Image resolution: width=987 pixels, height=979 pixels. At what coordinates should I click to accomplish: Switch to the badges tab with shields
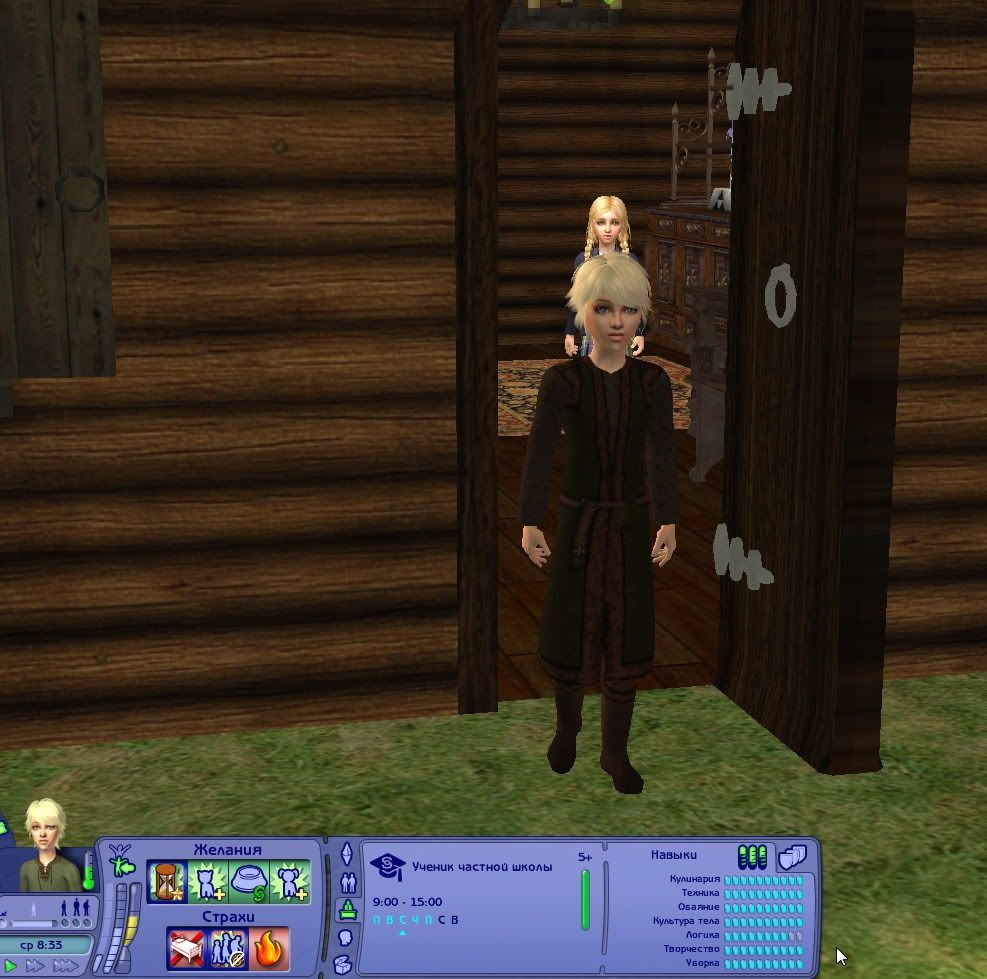[x=792, y=857]
